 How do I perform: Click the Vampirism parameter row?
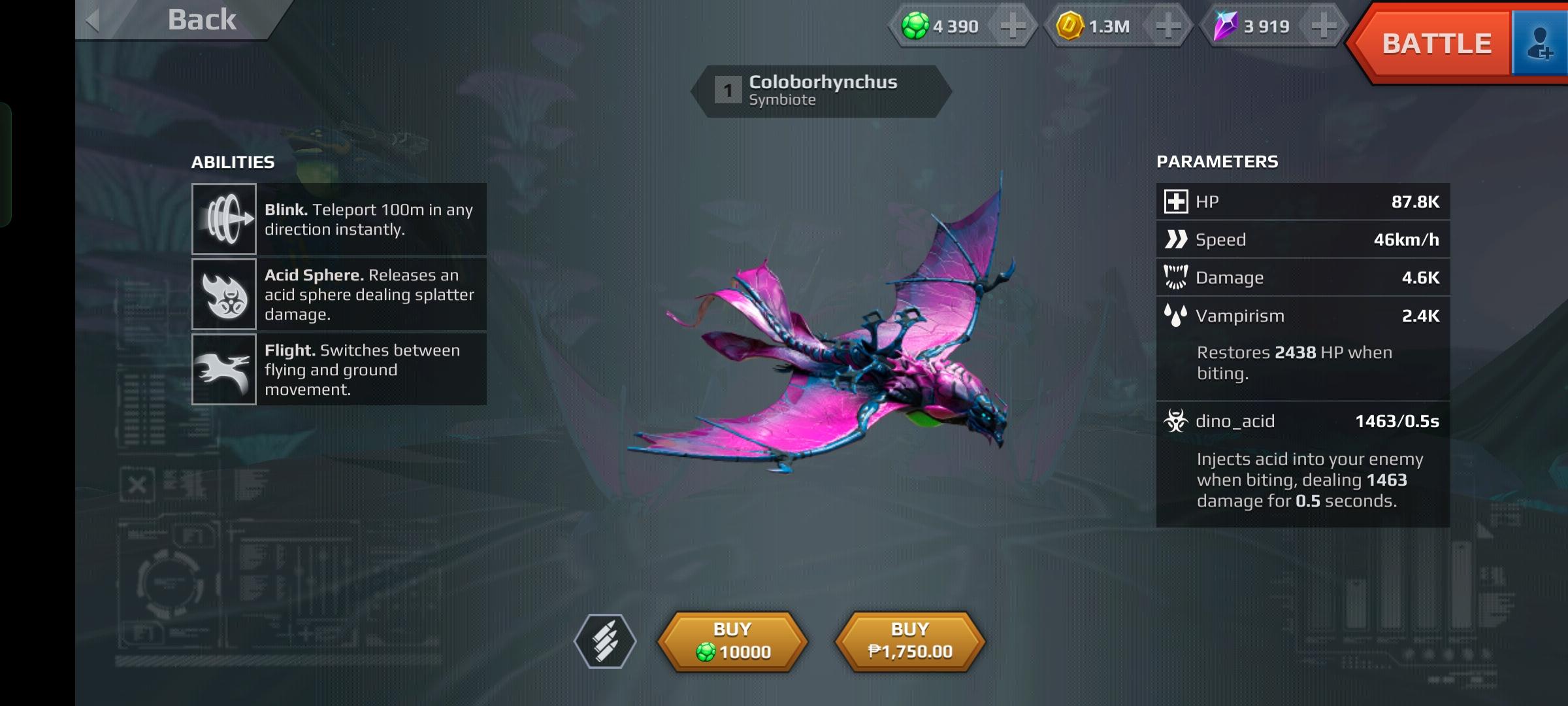(x=1303, y=316)
